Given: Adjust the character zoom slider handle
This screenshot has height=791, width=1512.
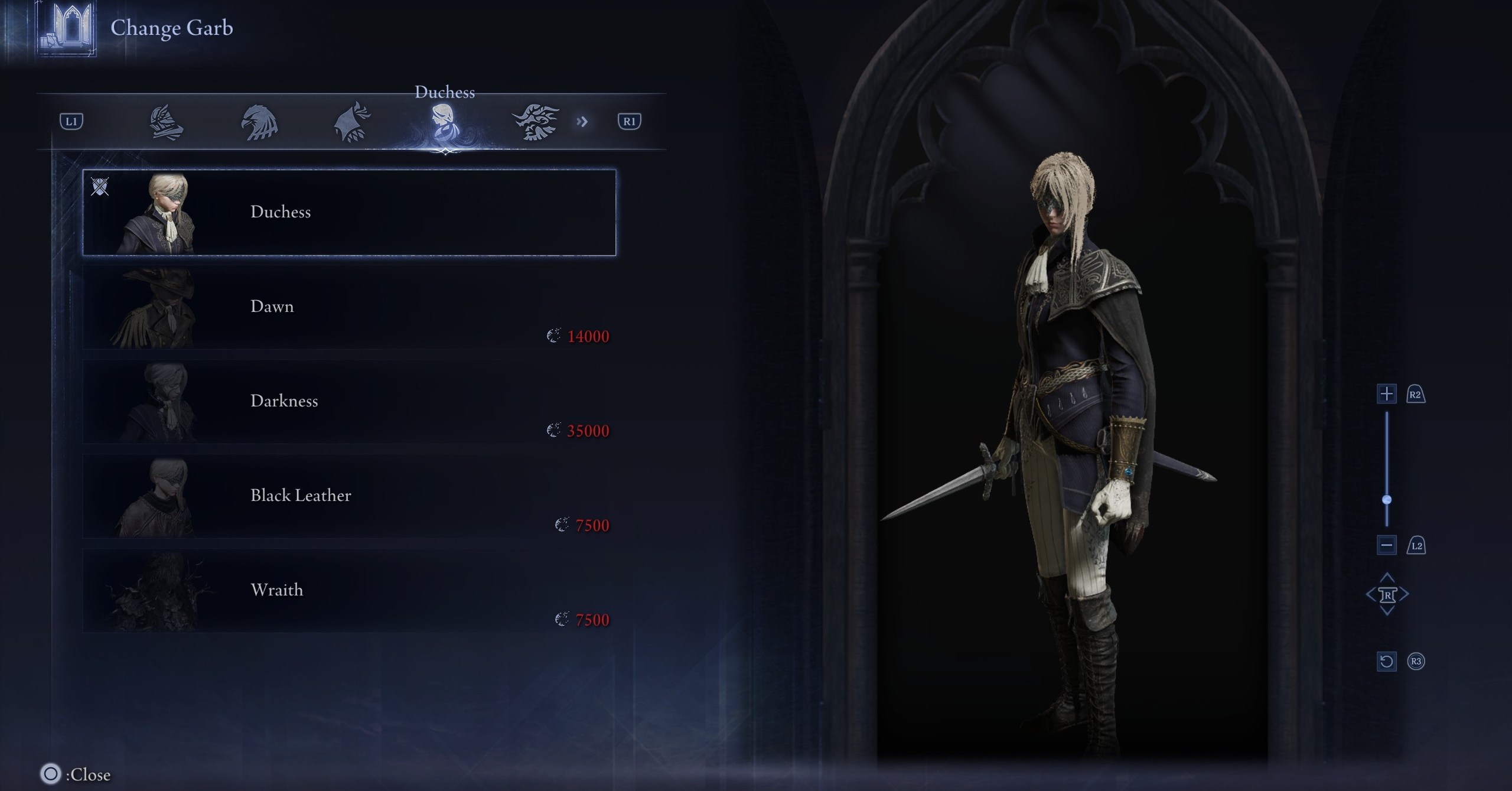Looking at the screenshot, I should (1387, 500).
